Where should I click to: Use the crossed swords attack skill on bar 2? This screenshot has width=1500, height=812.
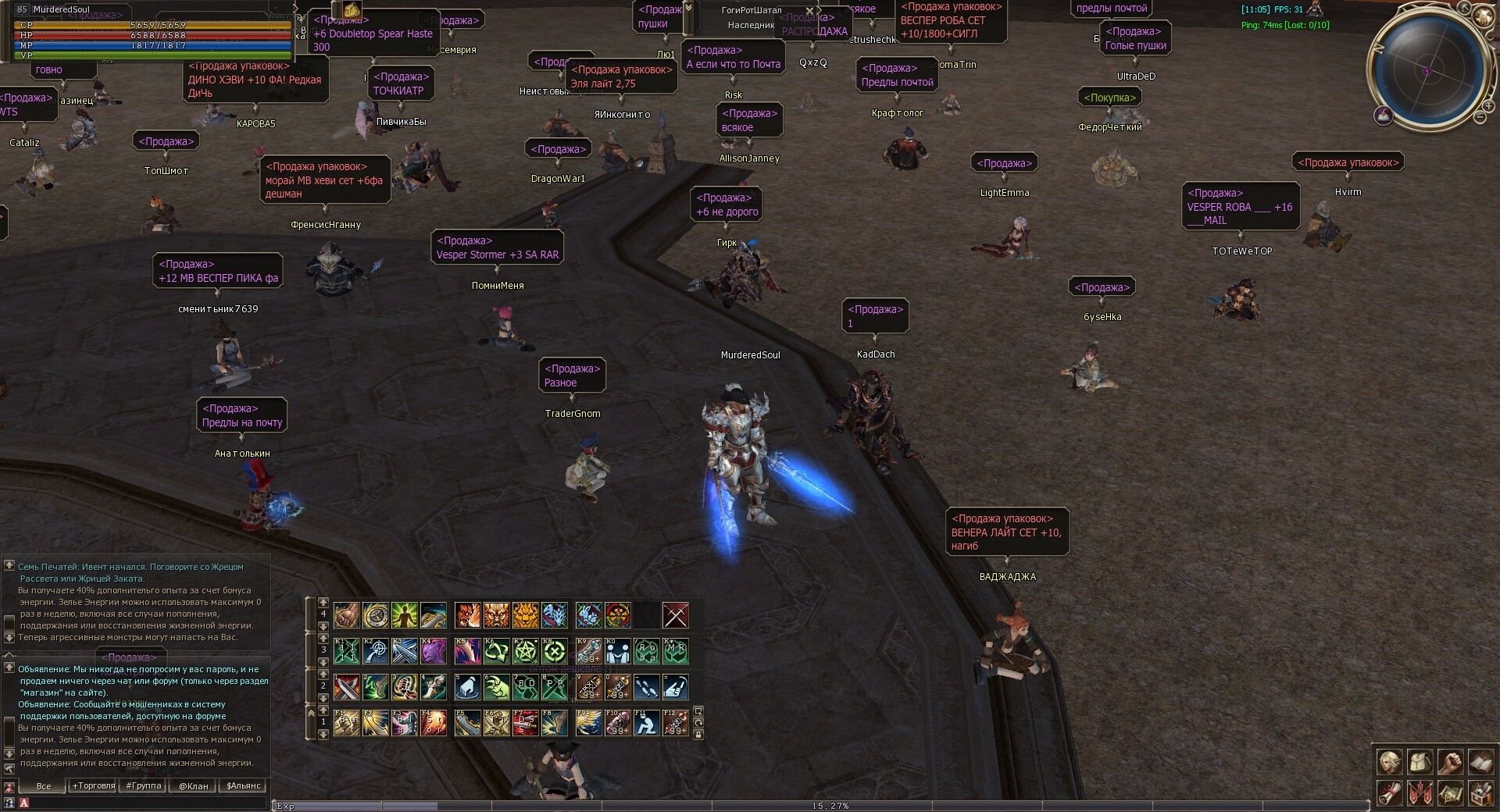[347, 687]
